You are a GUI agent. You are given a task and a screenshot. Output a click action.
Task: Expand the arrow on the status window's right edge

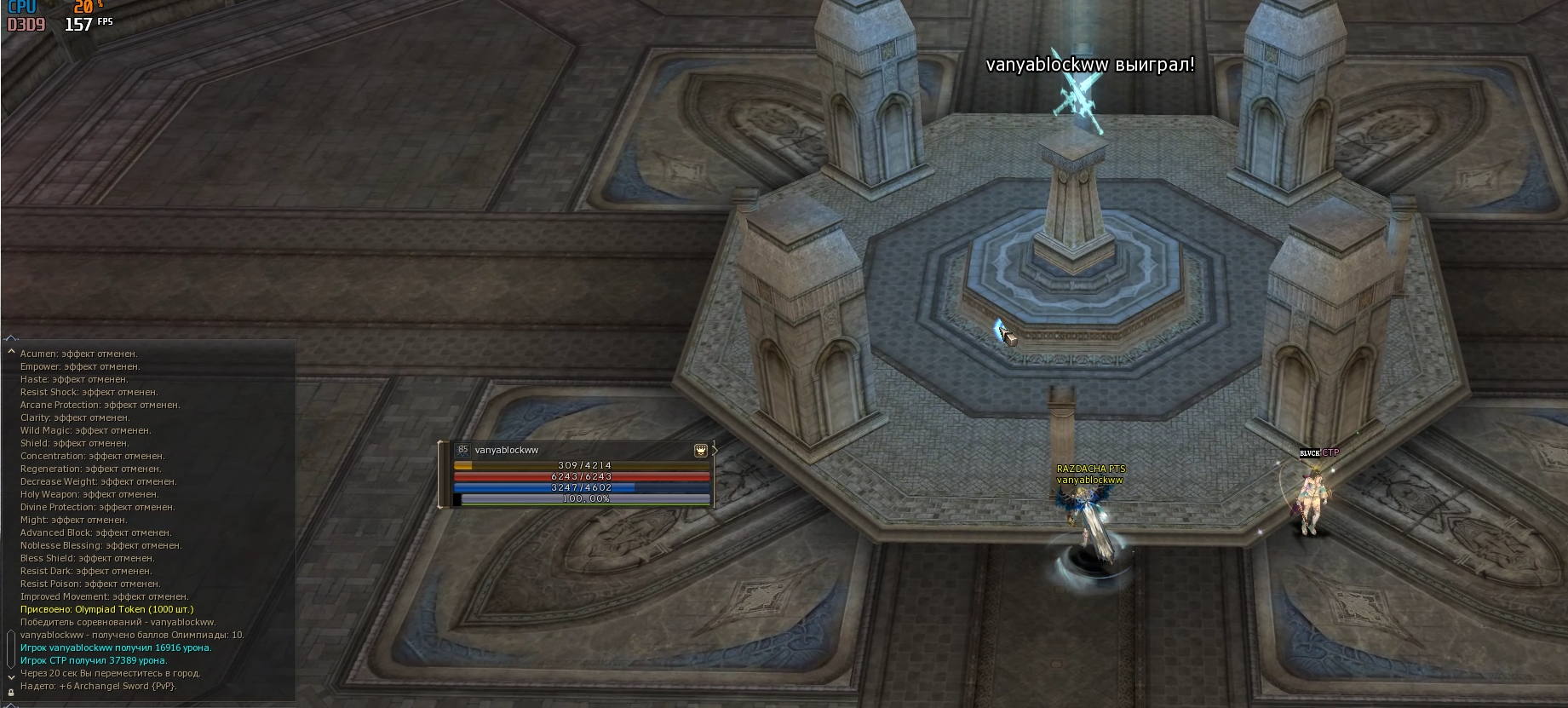715,450
